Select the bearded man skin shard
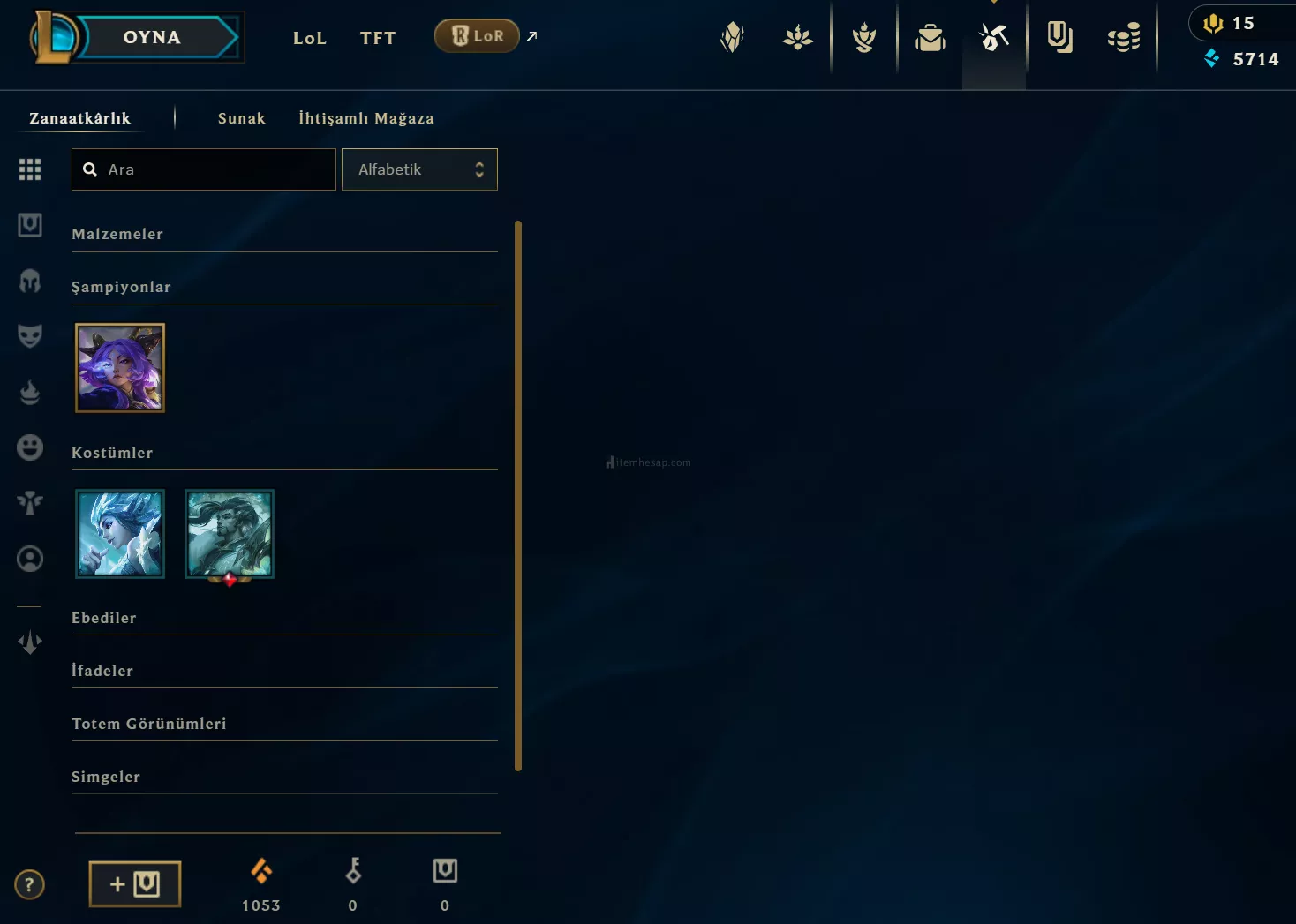This screenshot has width=1296, height=924. [x=230, y=534]
